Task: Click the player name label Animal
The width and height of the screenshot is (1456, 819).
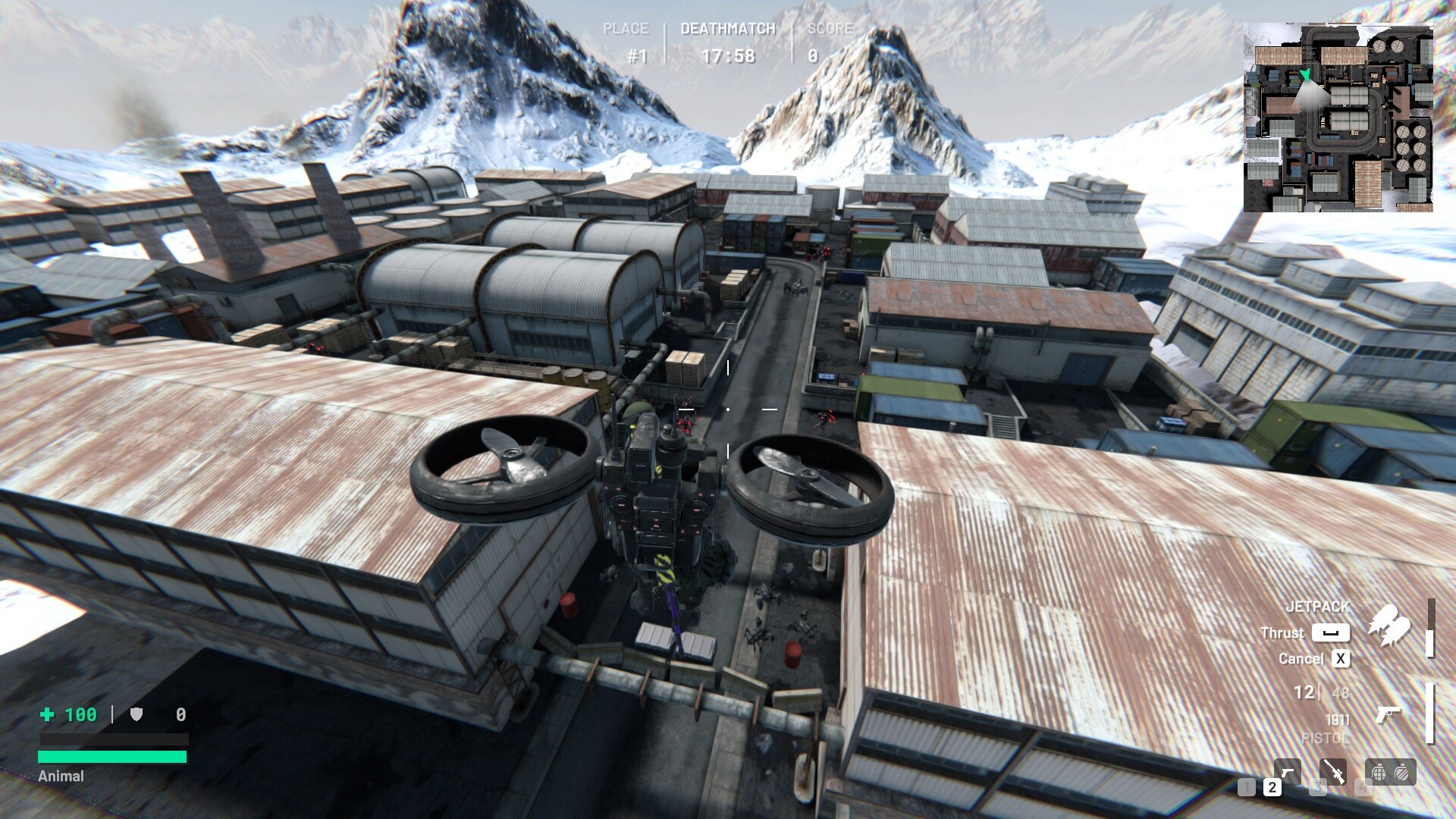Action: [x=62, y=777]
